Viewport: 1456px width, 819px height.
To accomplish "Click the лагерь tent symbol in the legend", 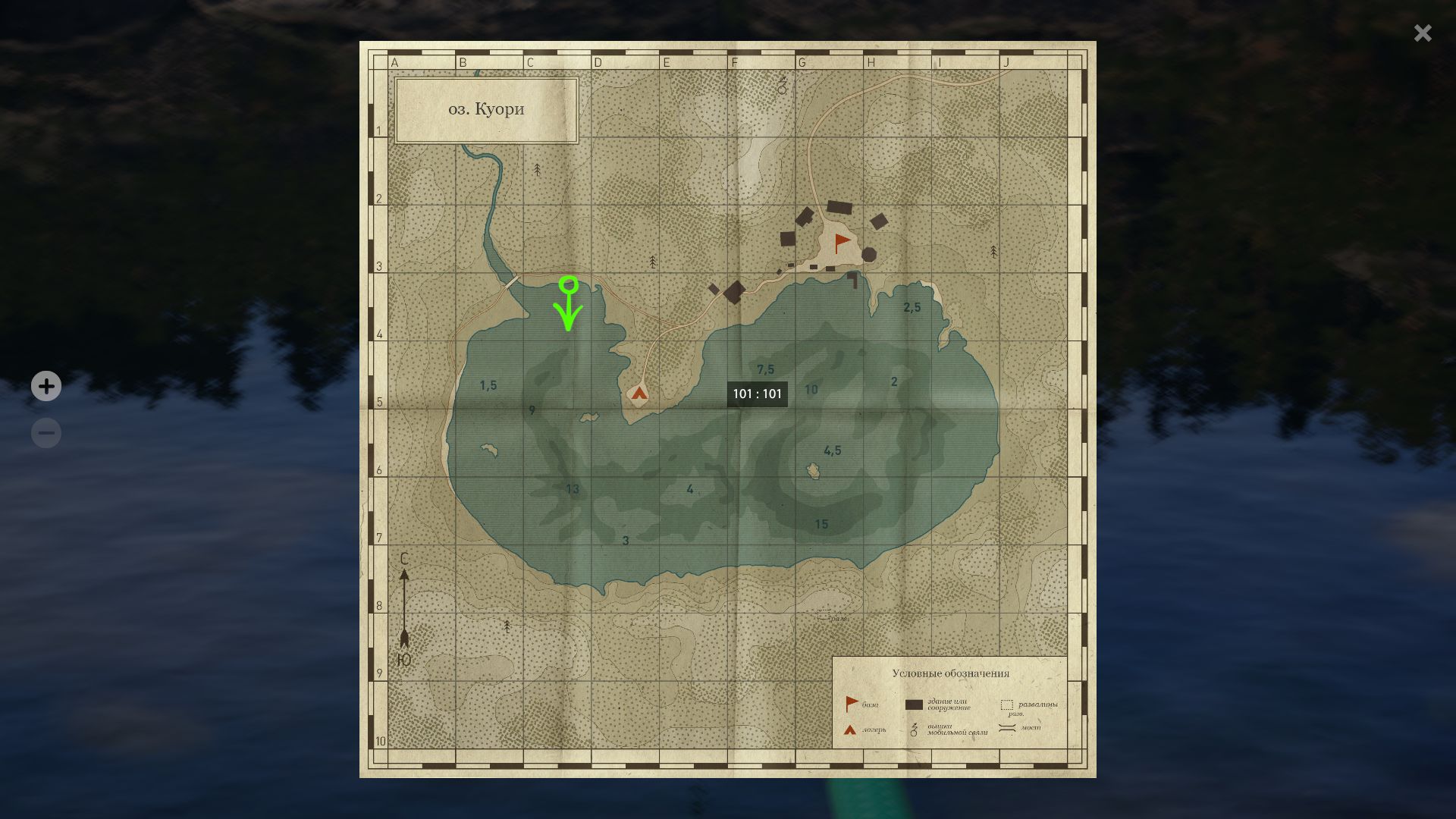I will point(849,730).
